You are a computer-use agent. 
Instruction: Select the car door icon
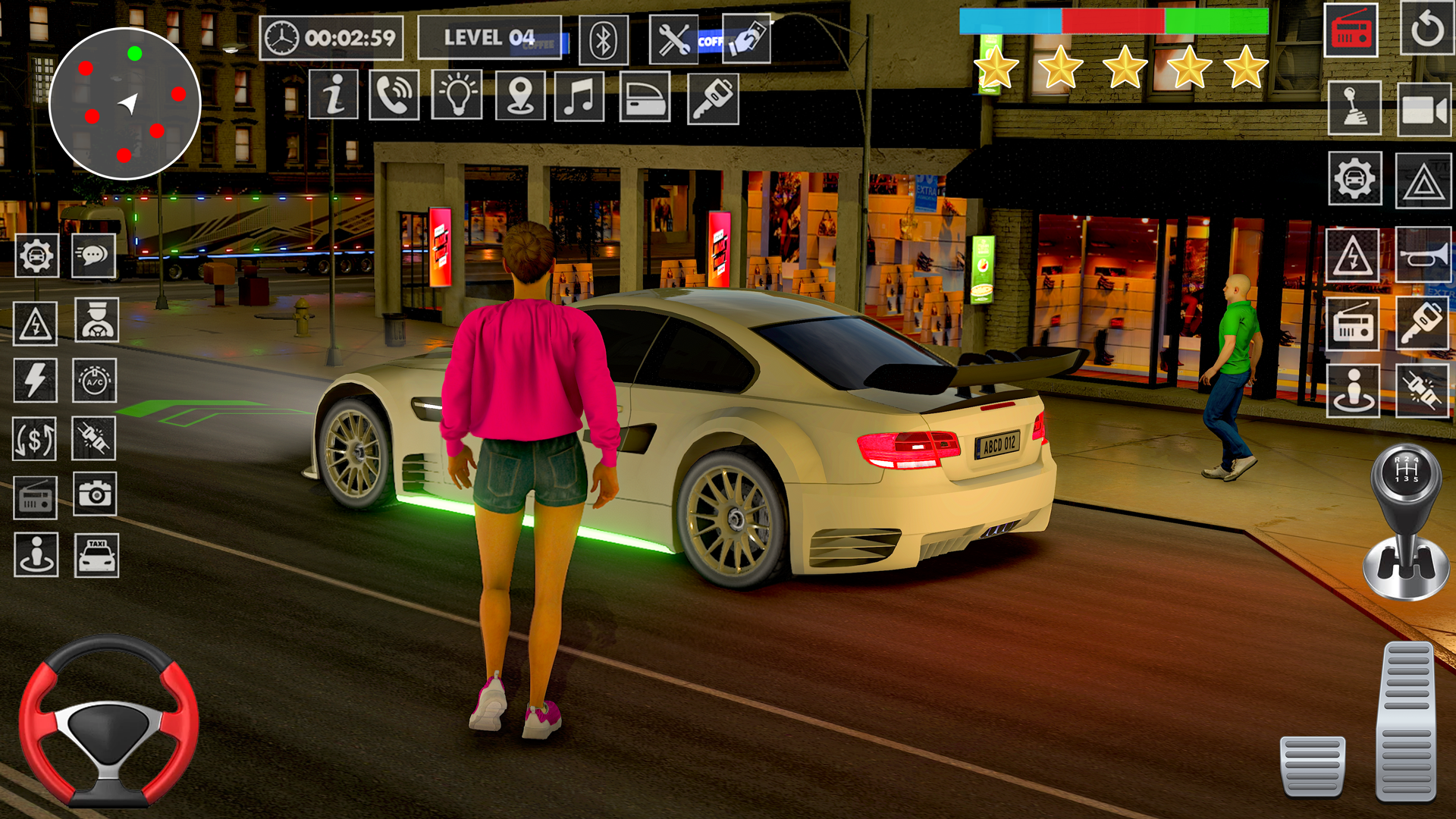pos(641,97)
